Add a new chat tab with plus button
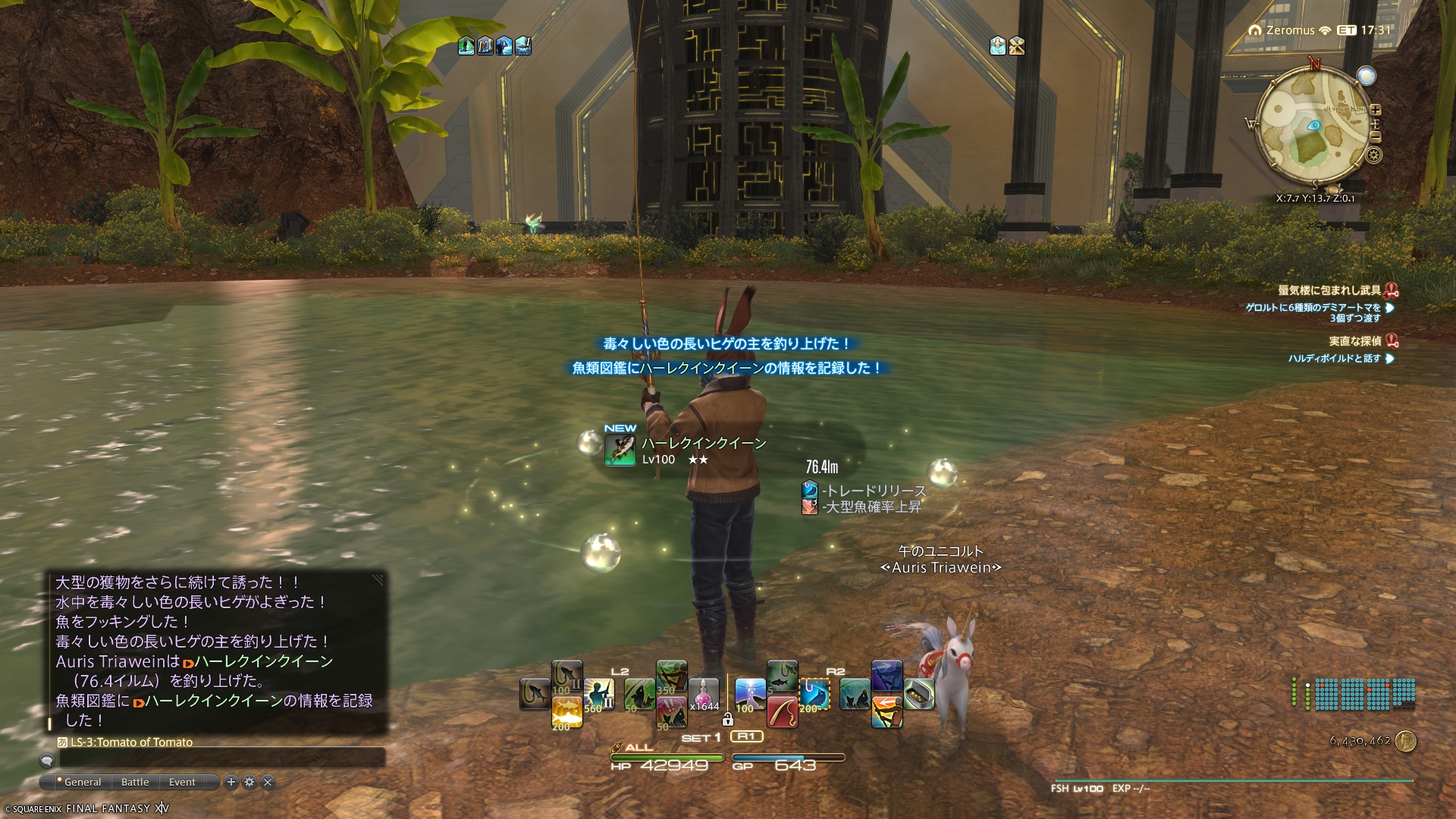Image resolution: width=1456 pixels, height=819 pixels. pyautogui.click(x=231, y=782)
